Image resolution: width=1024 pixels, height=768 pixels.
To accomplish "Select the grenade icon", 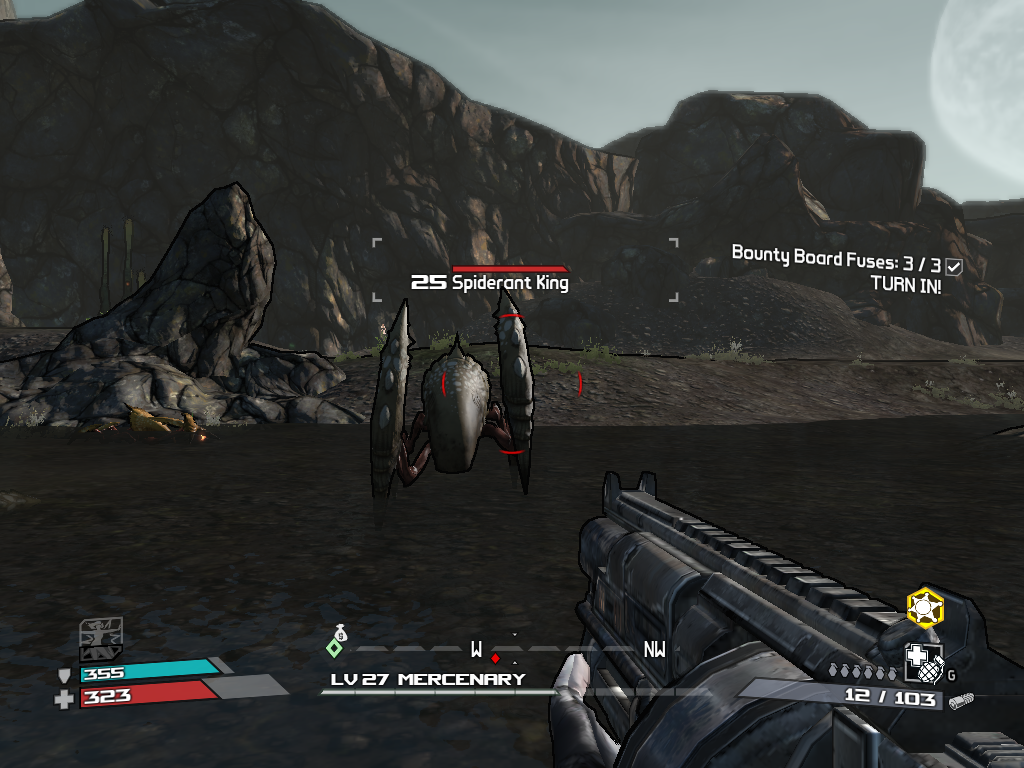I will pos(922,662).
